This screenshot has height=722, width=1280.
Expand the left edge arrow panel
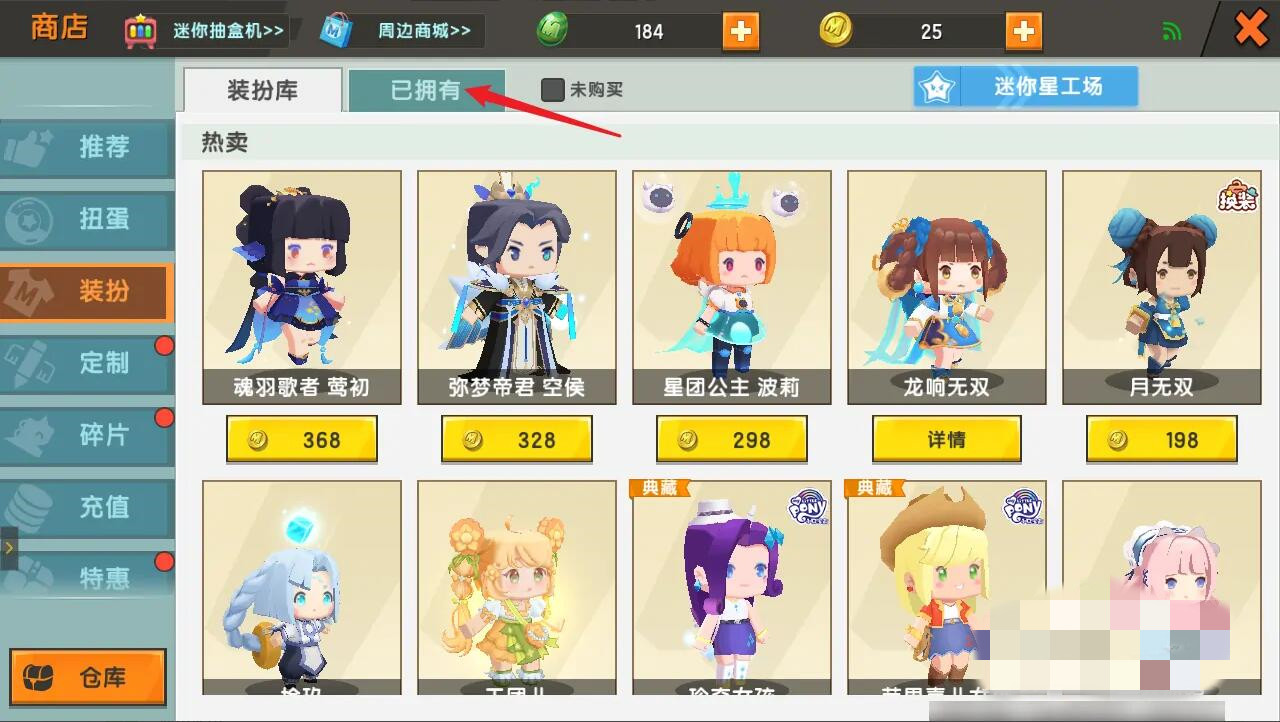click(7, 548)
